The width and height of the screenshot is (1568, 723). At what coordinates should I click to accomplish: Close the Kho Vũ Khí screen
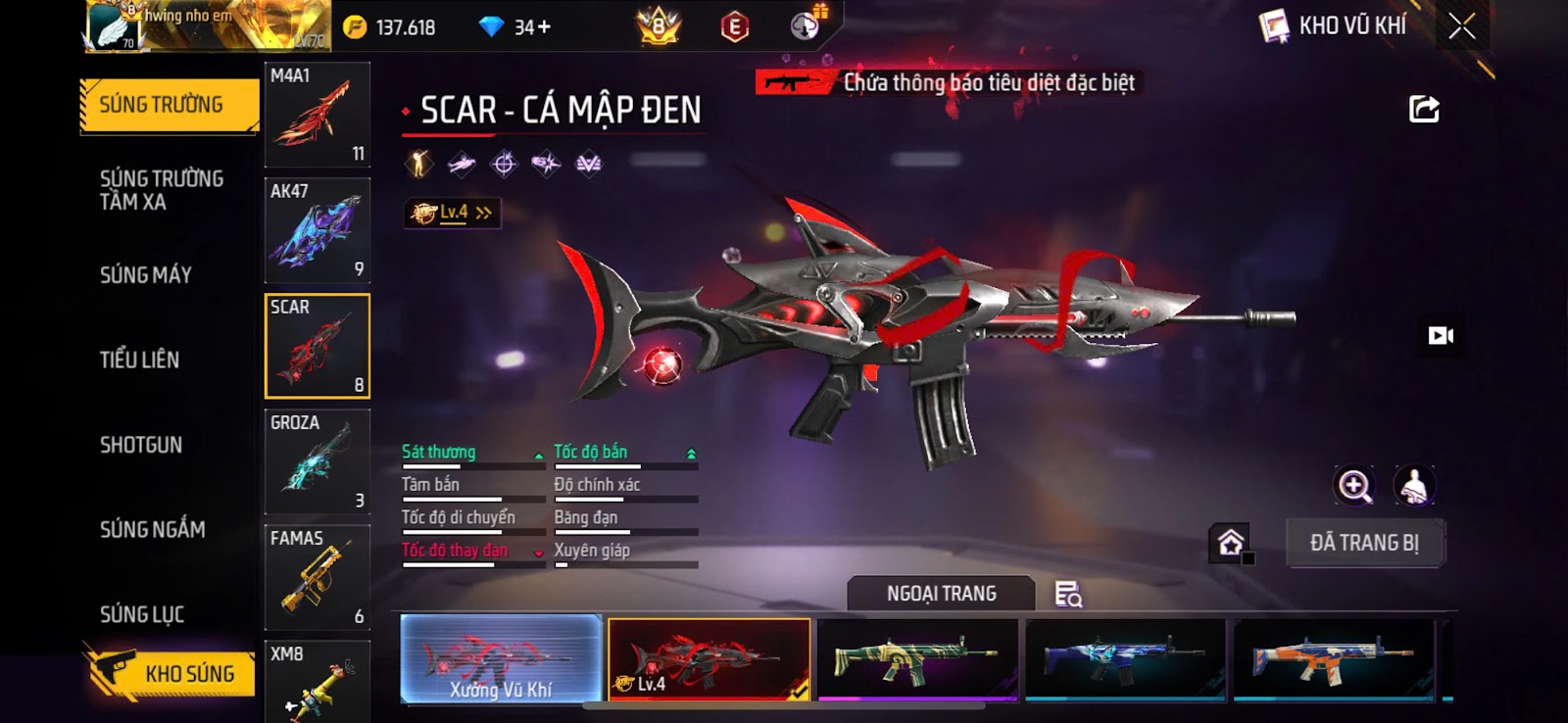pyautogui.click(x=1461, y=26)
